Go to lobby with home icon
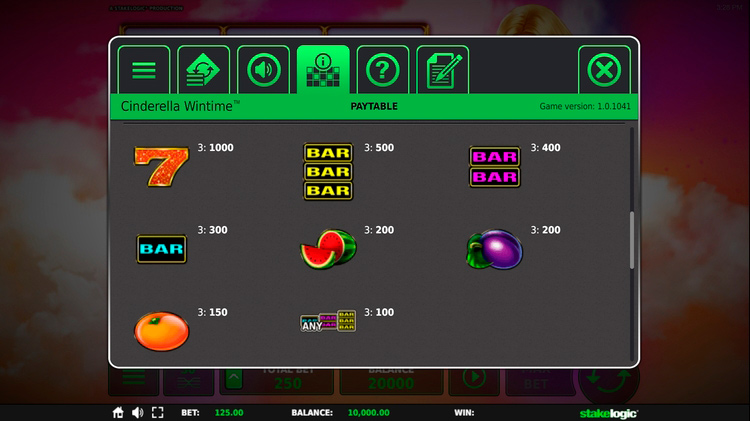750x421 pixels. tap(118, 412)
